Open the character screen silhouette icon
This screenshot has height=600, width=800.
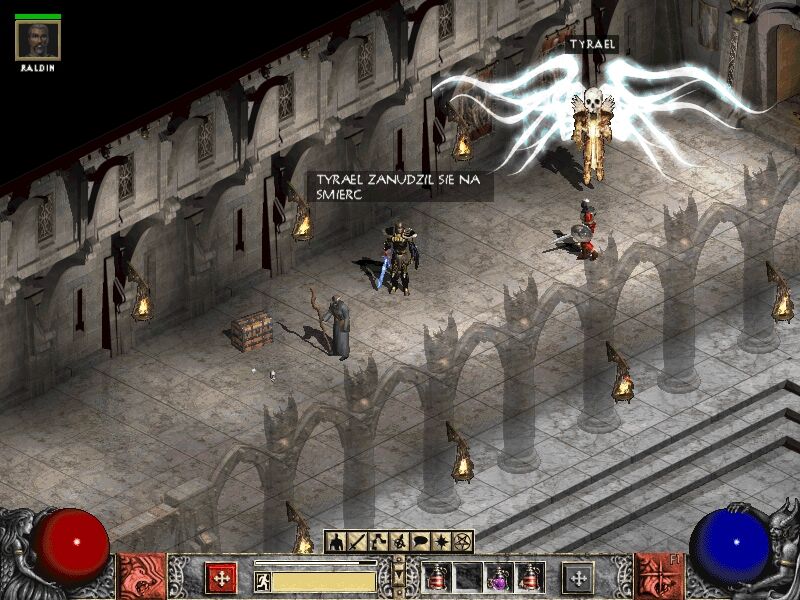click(336, 542)
